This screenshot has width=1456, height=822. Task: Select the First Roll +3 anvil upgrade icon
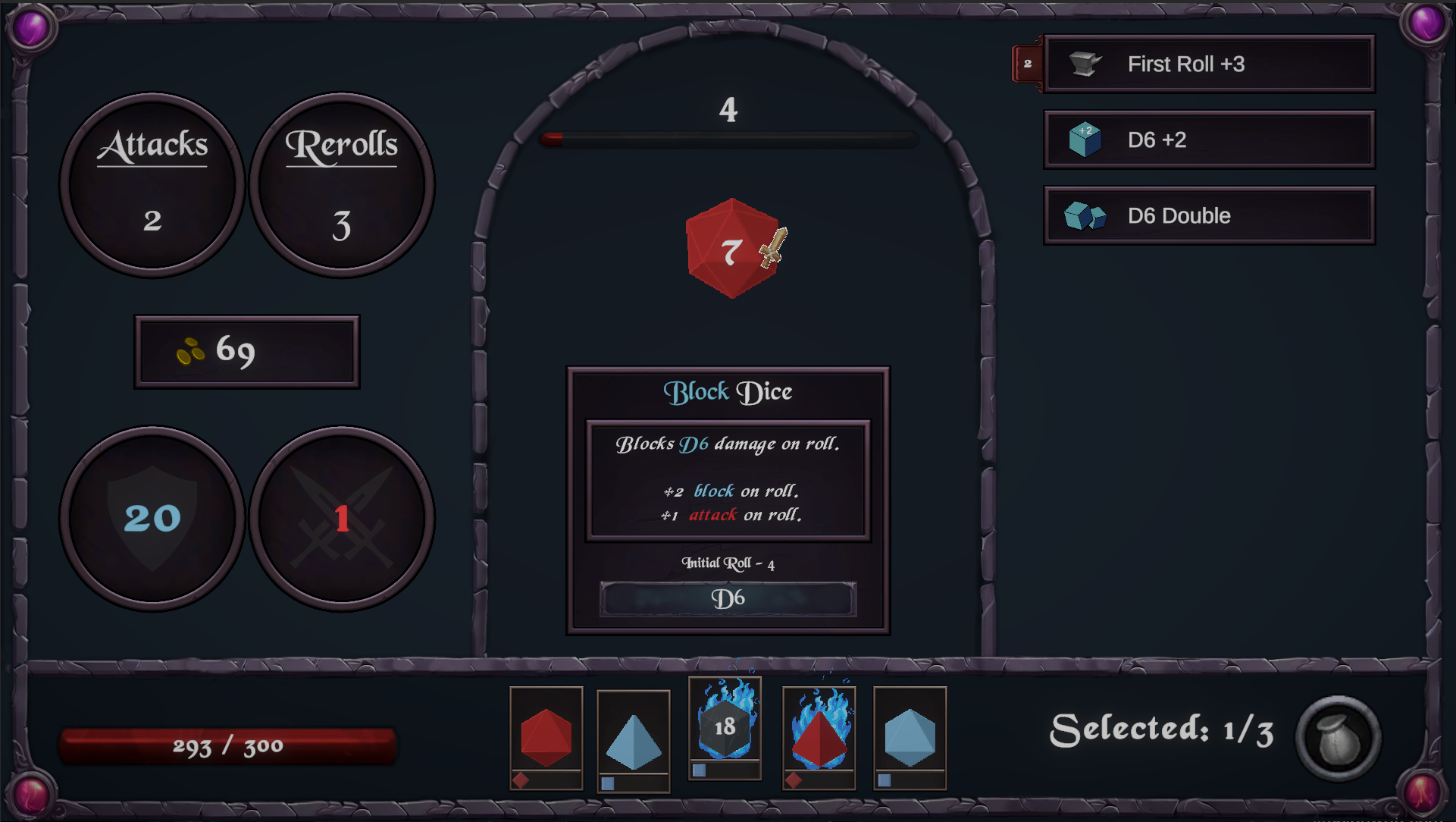(x=1084, y=64)
